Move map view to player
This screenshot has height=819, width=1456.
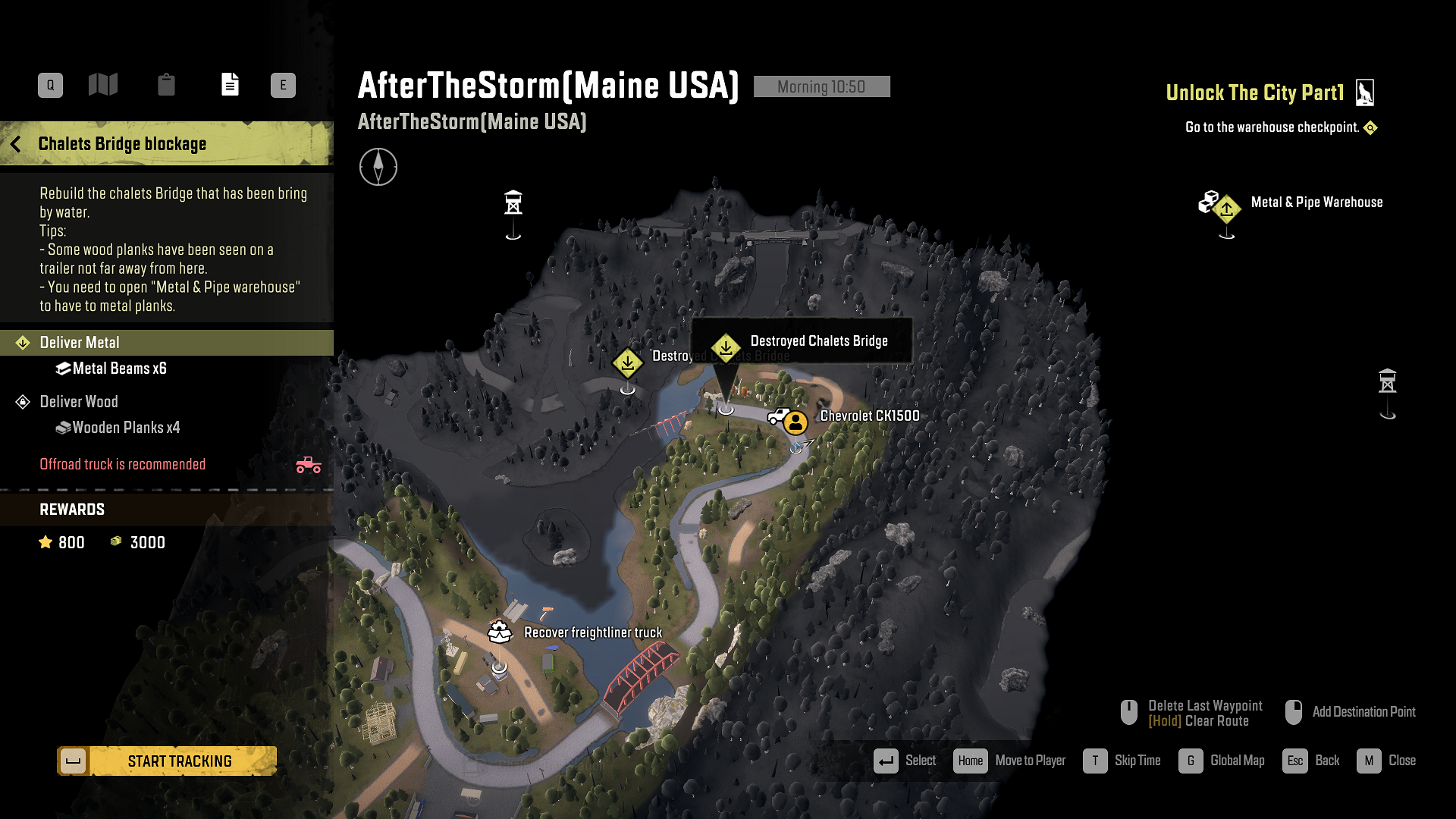click(x=1009, y=761)
